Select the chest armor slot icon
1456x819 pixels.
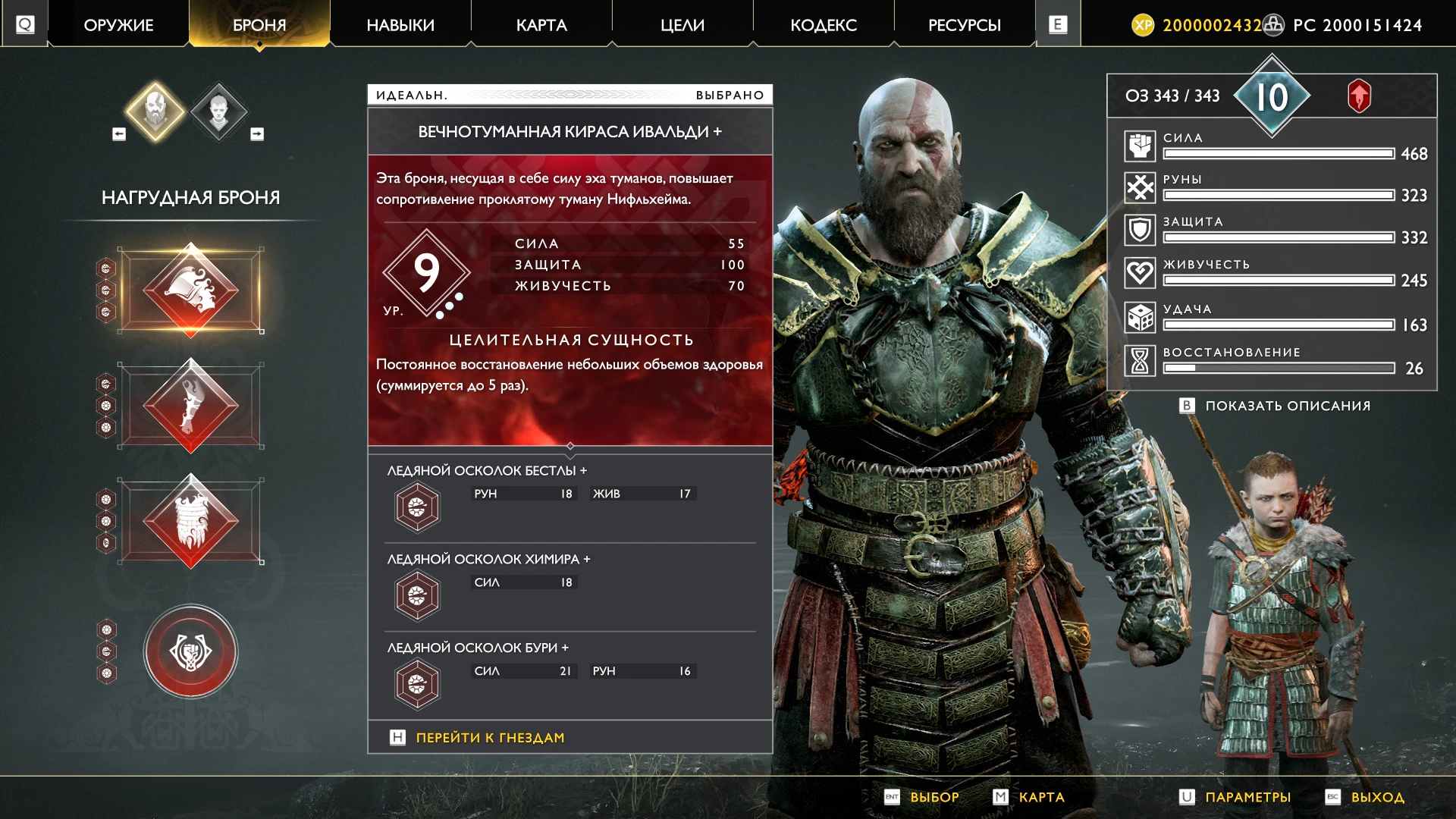coord(190,288)
